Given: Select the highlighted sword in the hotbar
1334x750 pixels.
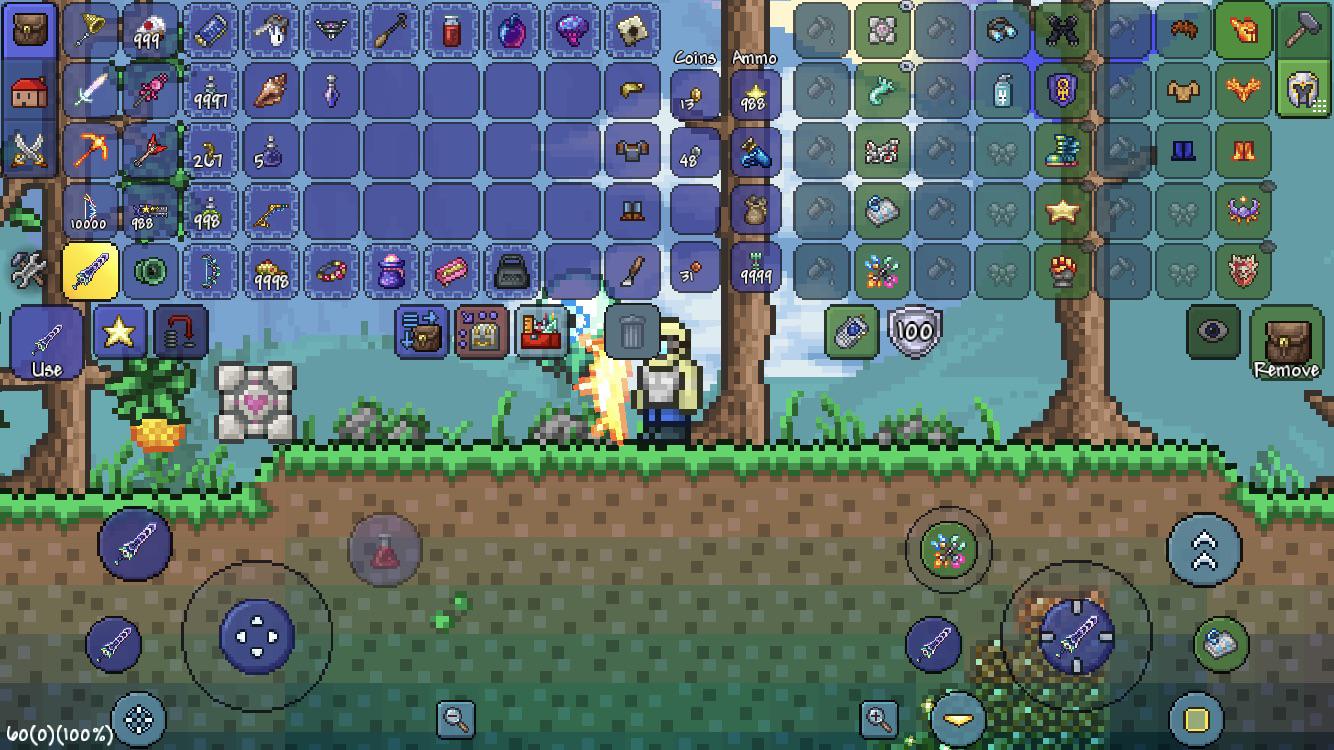Looking at the screenshot, I should pos(92,270).
